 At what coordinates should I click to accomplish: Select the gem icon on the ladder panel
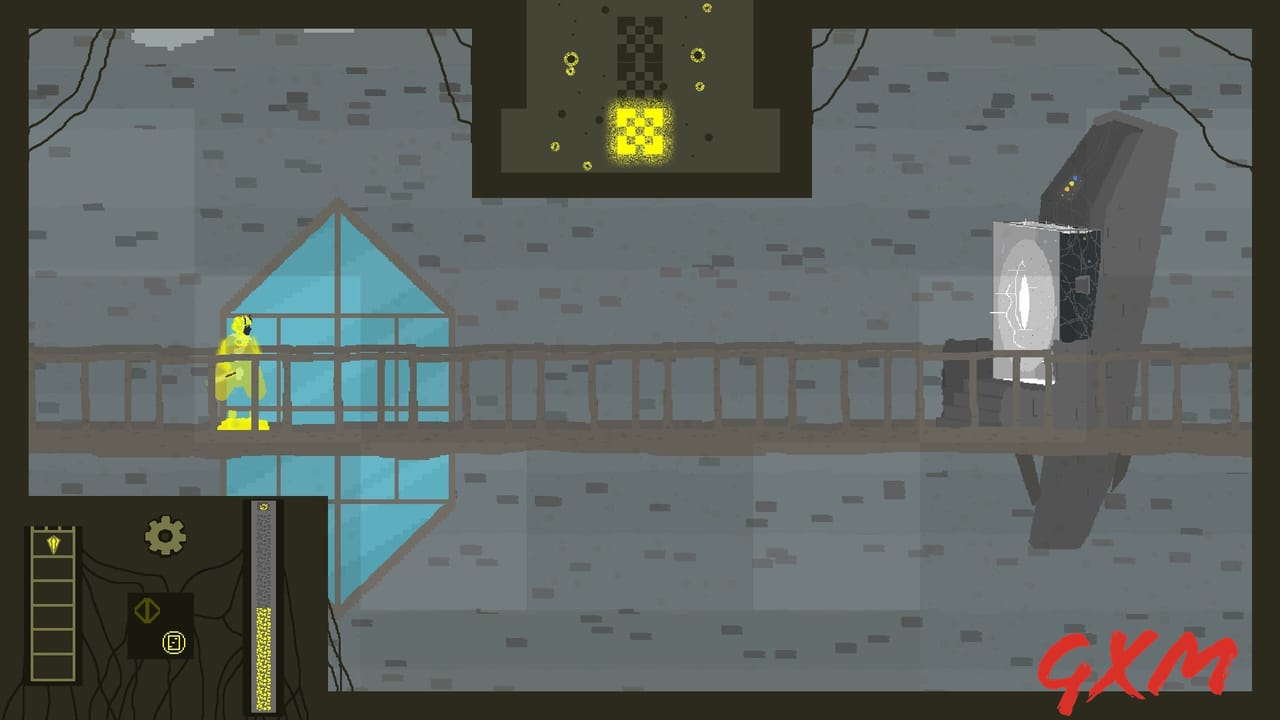[53, 543]
